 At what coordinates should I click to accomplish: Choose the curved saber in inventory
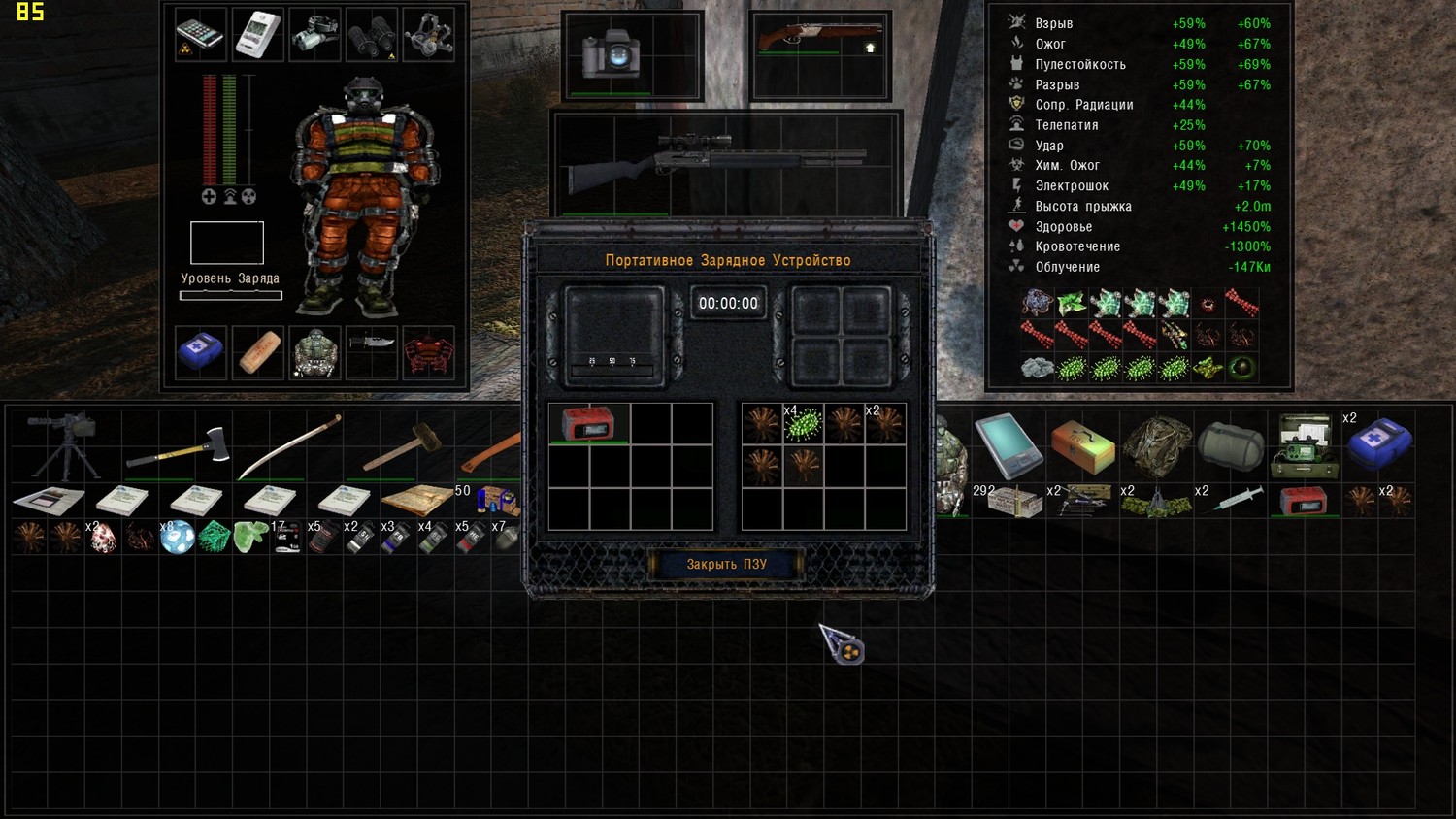click(289, 446)
